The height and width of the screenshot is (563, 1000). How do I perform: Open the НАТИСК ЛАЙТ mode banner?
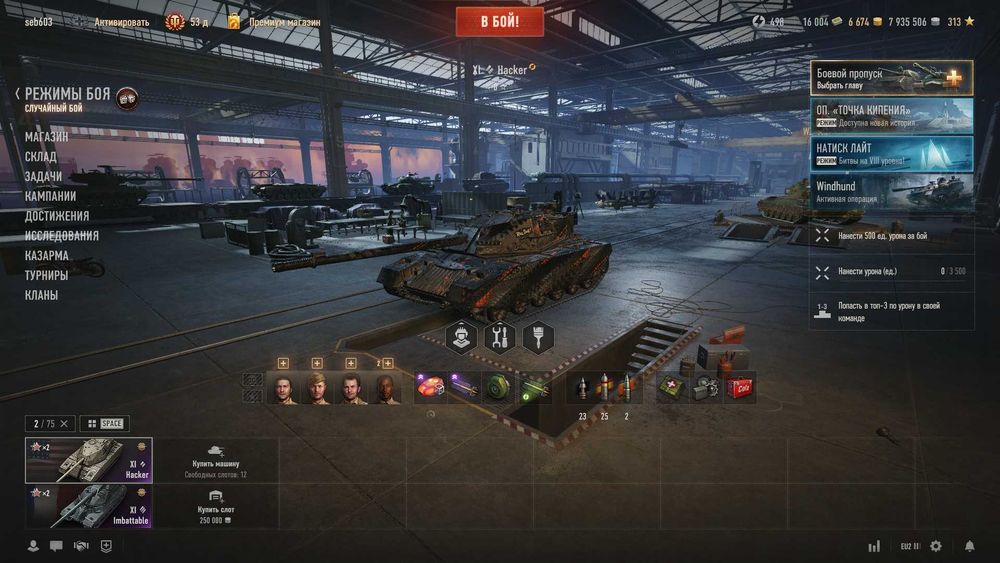pyautogui.click(x=892, y=154)
